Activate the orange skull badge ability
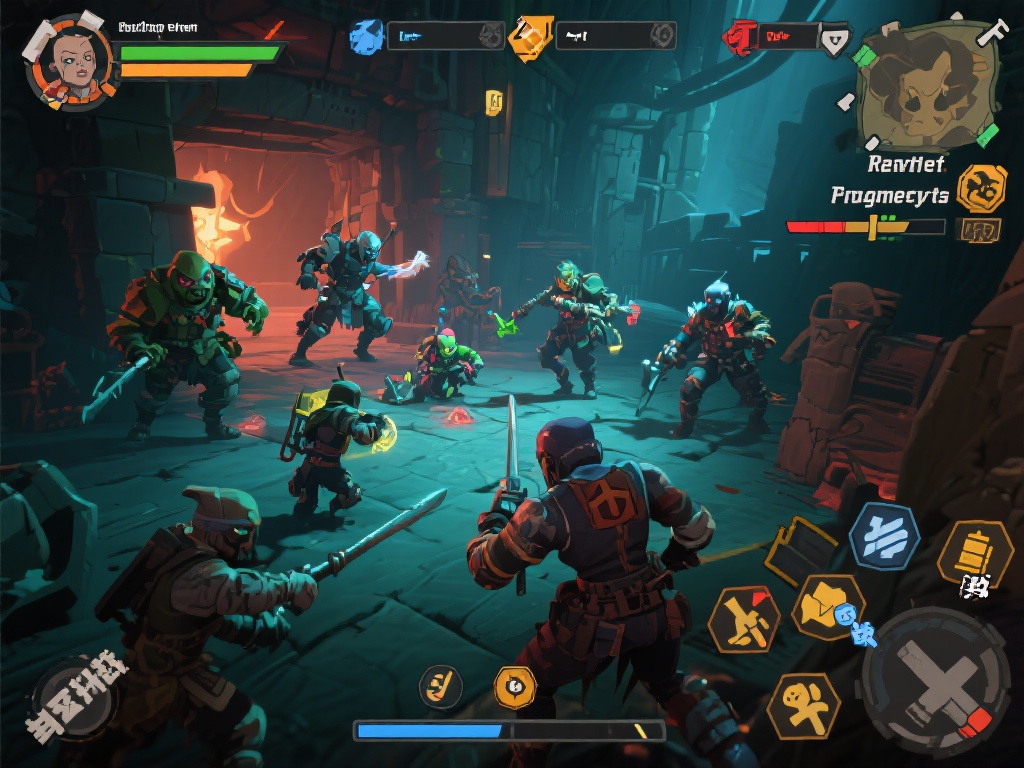This screenshot has width=1024, height=768. tap(515, 686)
